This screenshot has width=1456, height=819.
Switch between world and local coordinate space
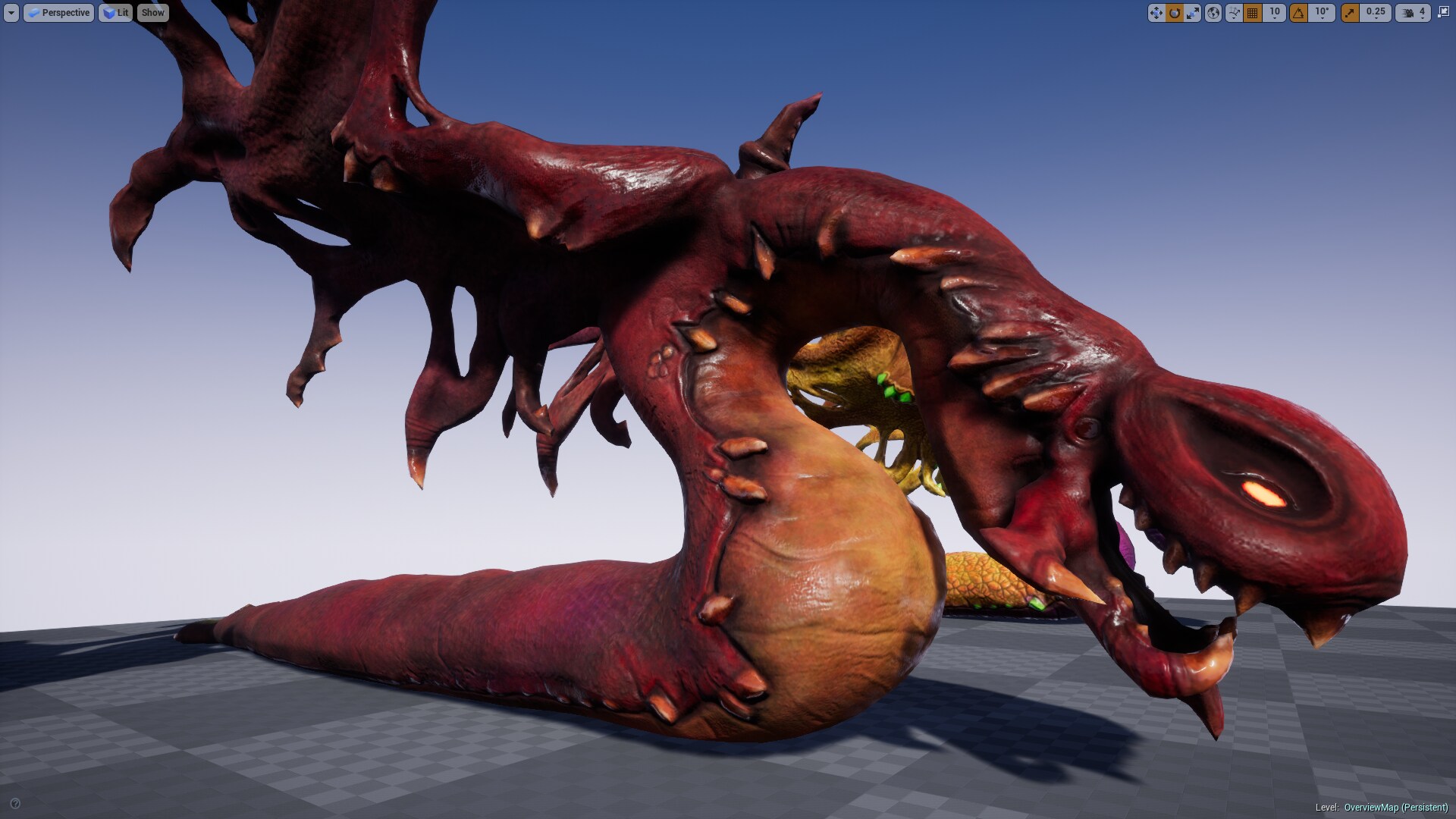click(1213, 12)
